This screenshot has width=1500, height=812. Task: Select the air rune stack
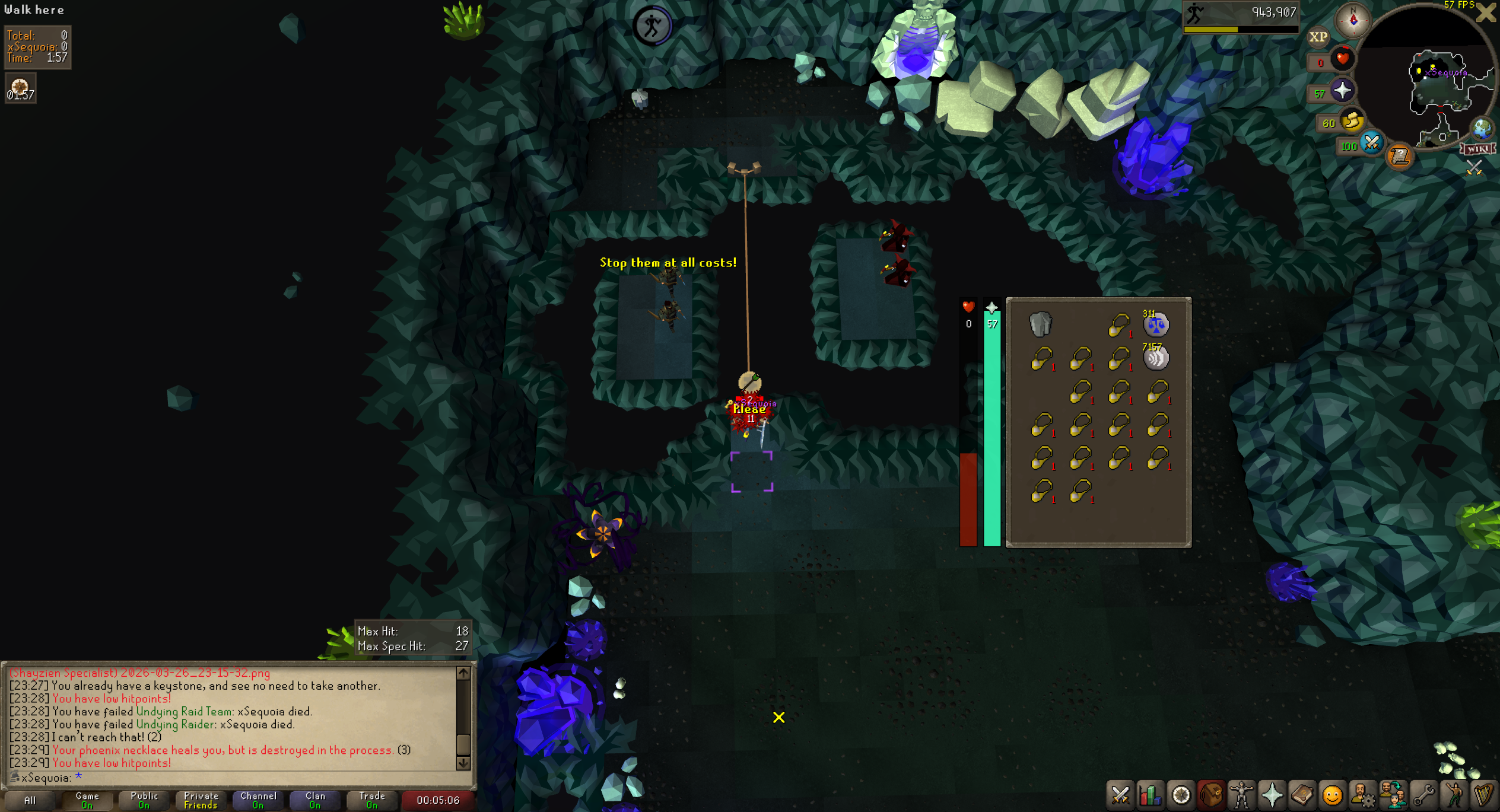point(1155,358)
